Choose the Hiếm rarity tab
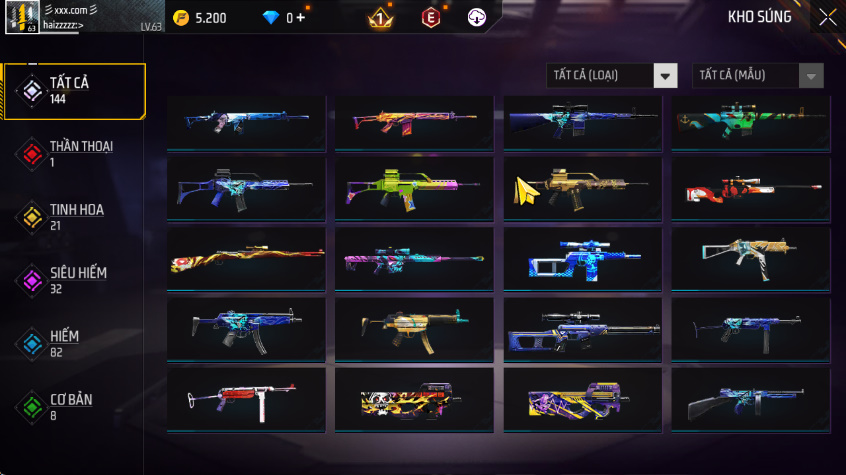The width and height of the screenshot is (846, 475). tap(73, 343)
